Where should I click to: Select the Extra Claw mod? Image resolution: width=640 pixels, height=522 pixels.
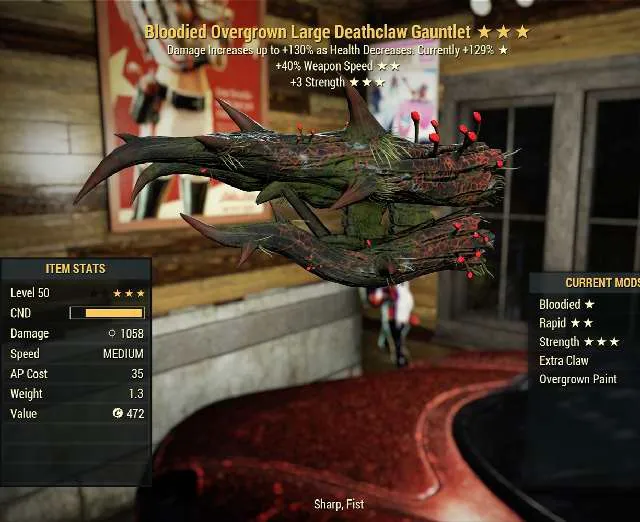[x=563, y=361]
